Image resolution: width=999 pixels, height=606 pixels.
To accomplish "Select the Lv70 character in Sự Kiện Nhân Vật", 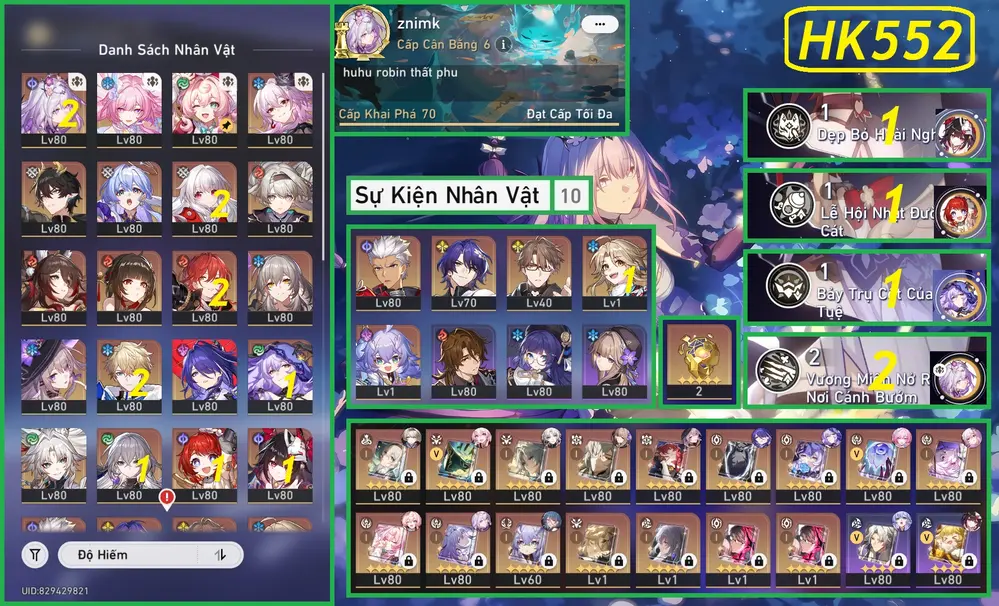I will pyautogui.click(x=461, y=272).
